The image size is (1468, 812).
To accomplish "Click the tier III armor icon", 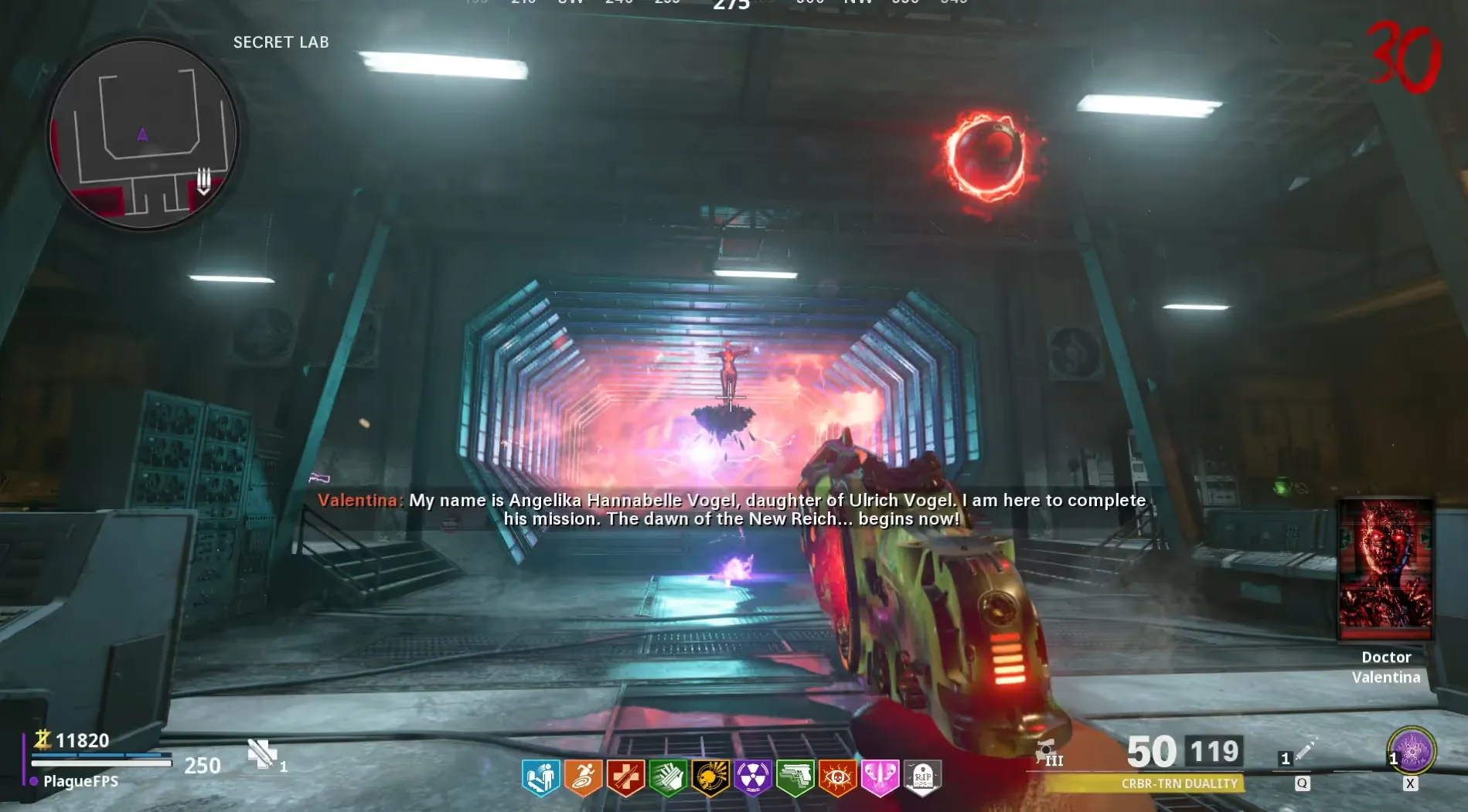I will click(1049, 753).
